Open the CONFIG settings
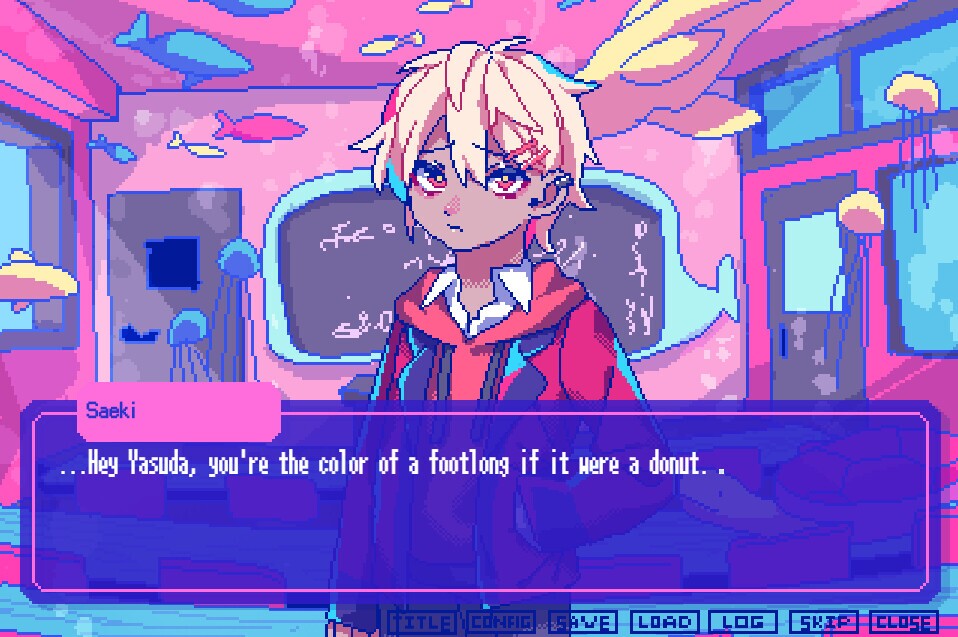Image resolution: width=958 pixels, height=637 pixels. (501, 622)
